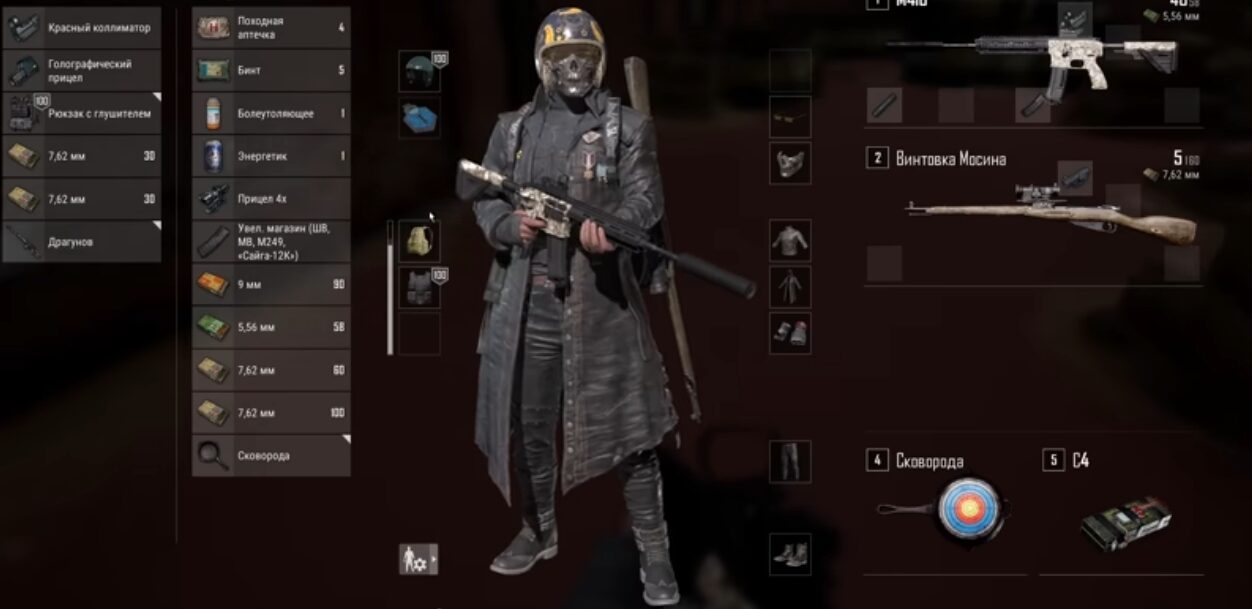Select the equipped skull mask slot

(790, 163)
